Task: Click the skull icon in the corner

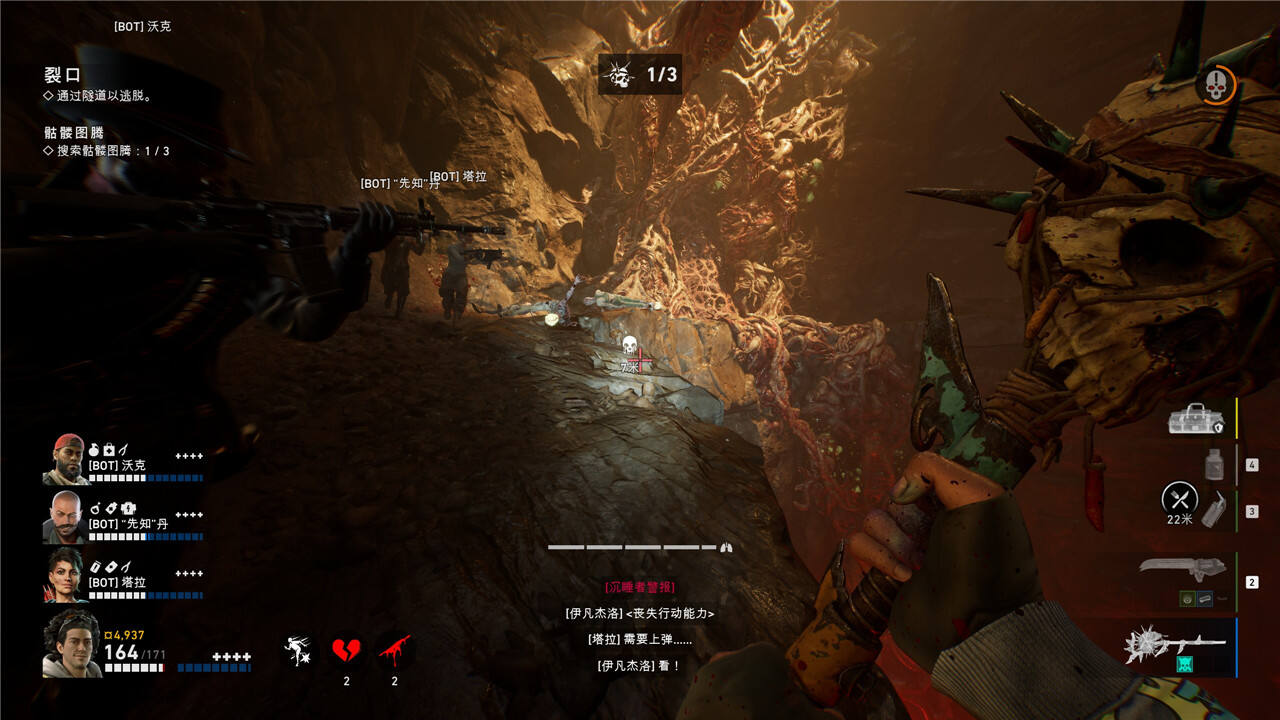Action: click(1215, 86)
